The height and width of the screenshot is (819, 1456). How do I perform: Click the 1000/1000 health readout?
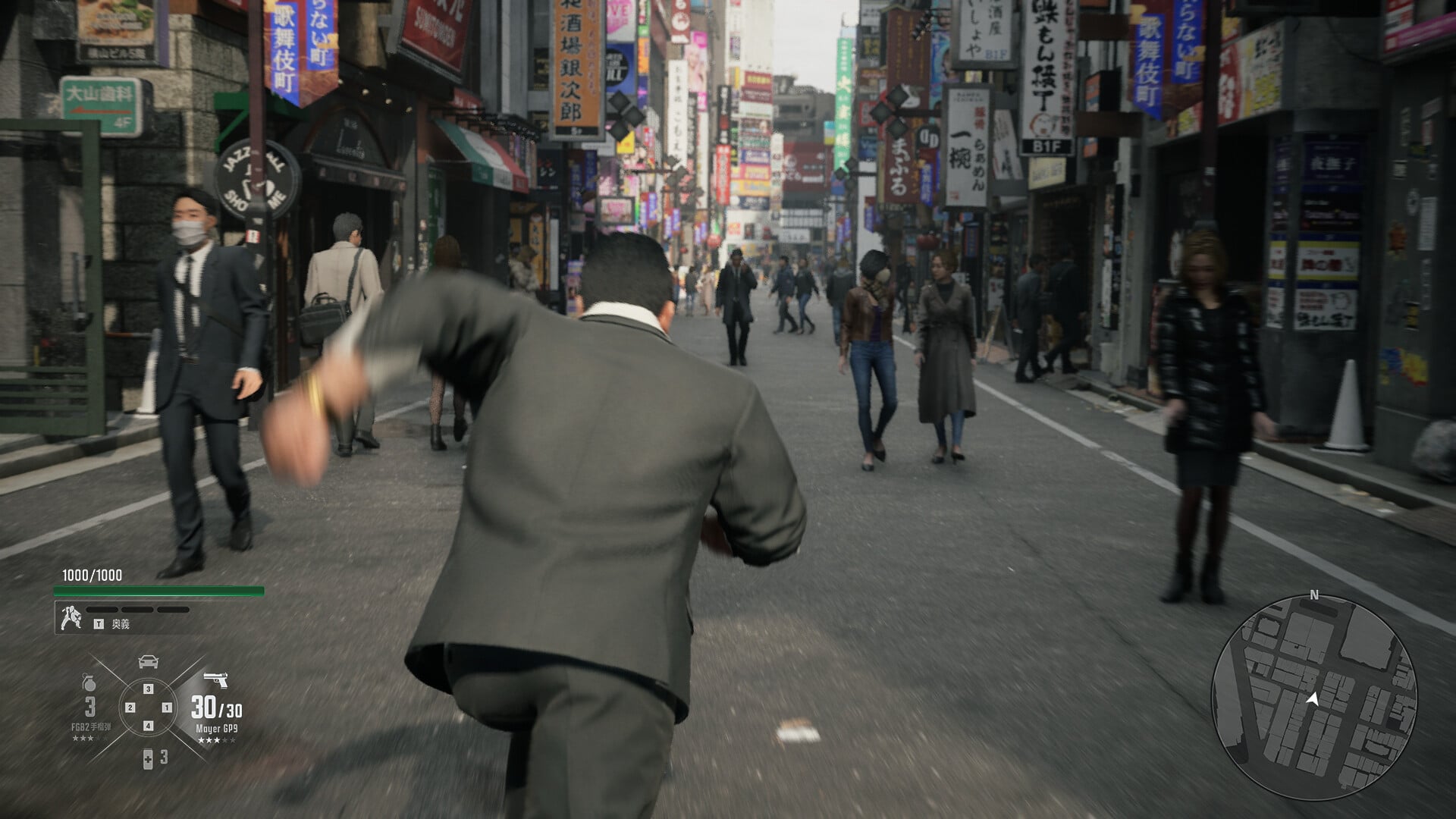(91, 576)
